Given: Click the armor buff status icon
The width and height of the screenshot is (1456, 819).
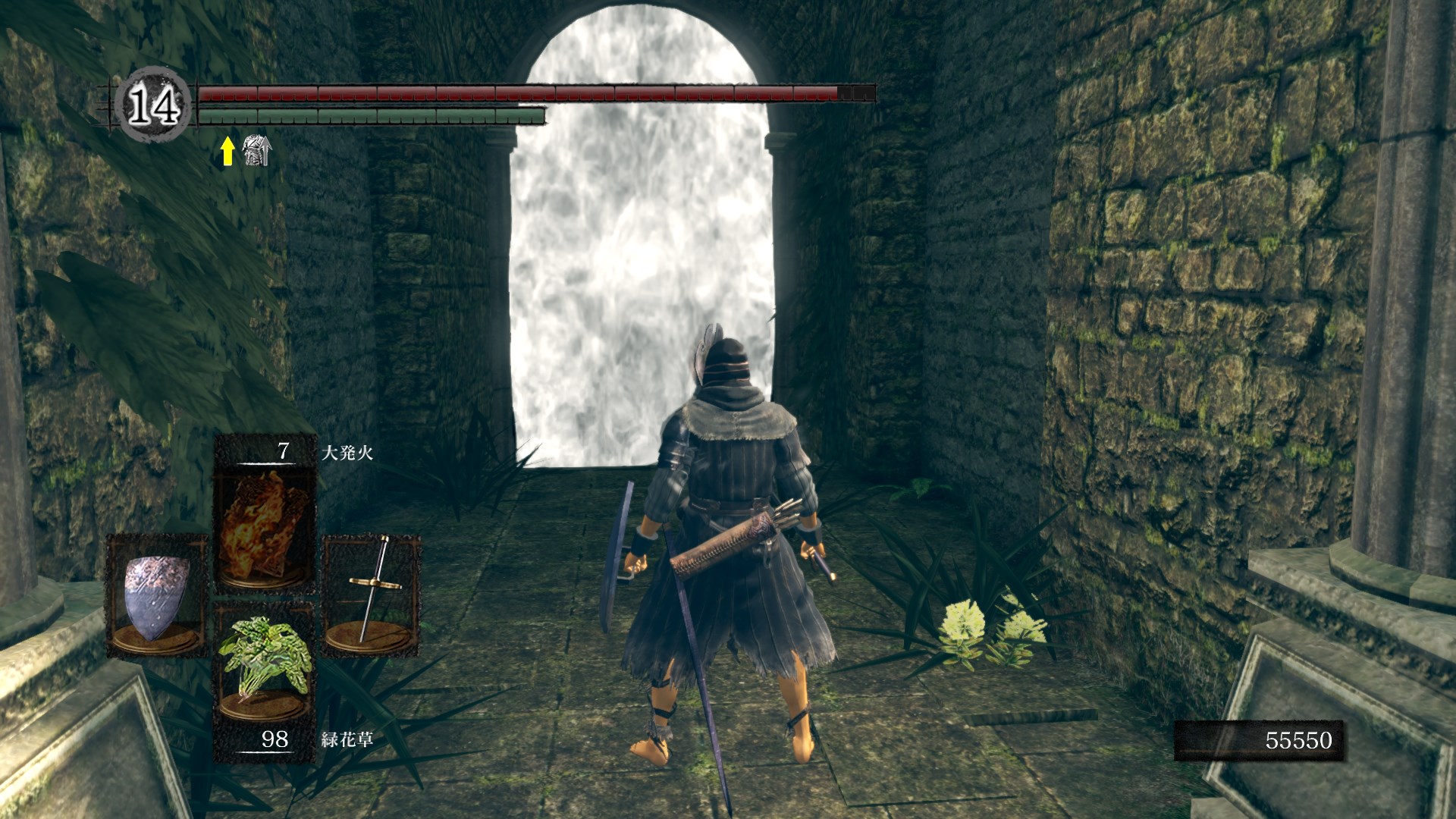Looking at the screenshot, I should point(256,151).
